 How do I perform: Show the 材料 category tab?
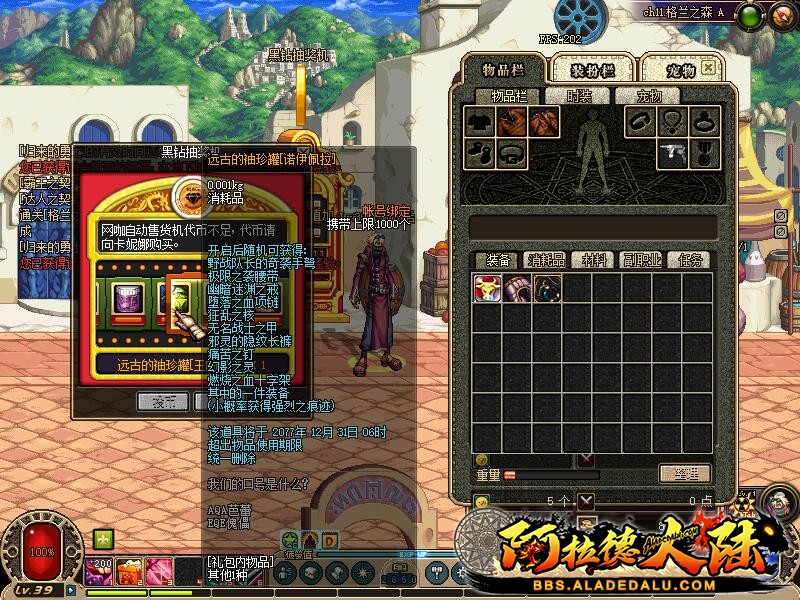click(x=595, y=260)
